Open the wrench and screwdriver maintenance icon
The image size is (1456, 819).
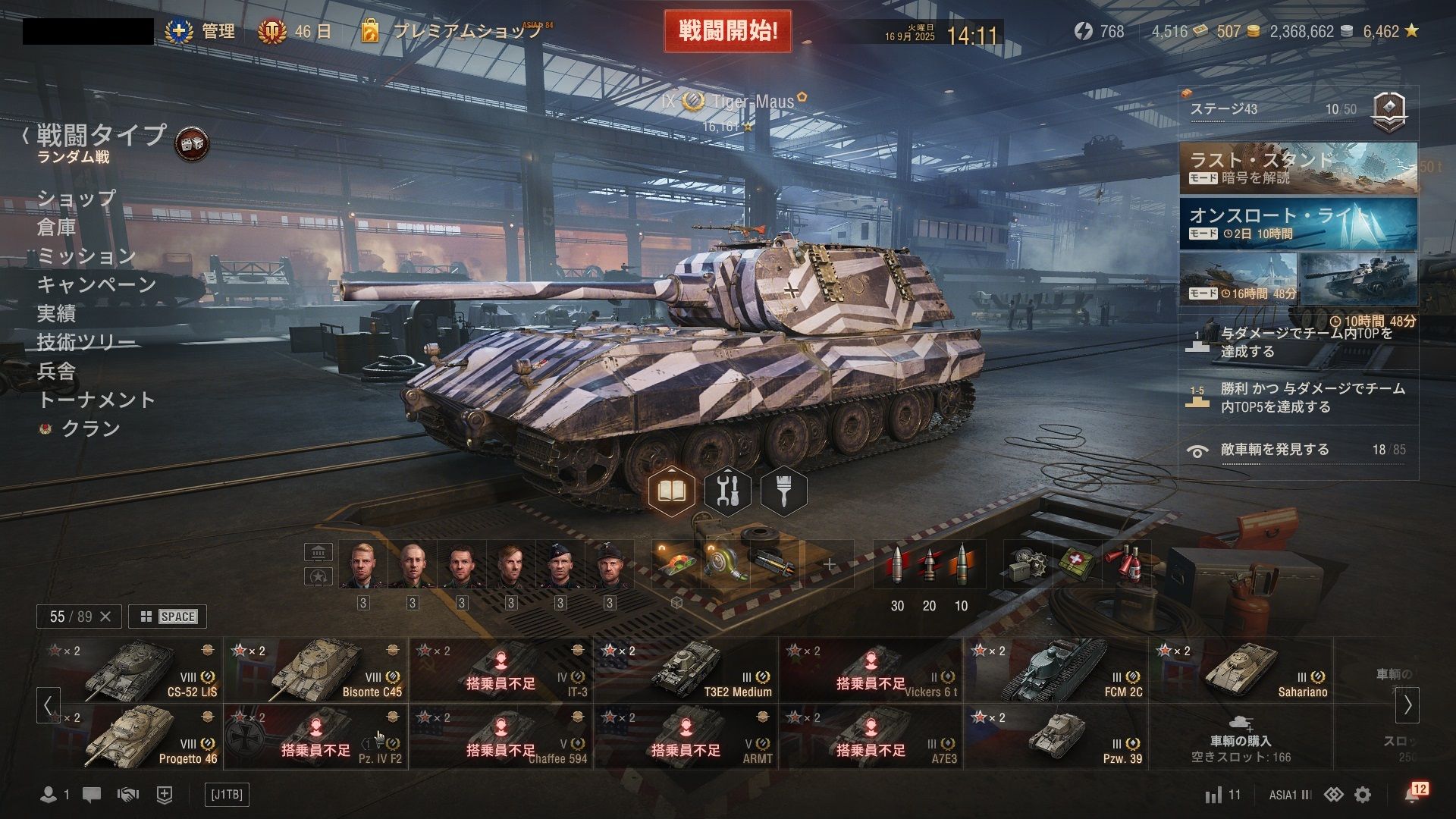(x=727, y=491)
